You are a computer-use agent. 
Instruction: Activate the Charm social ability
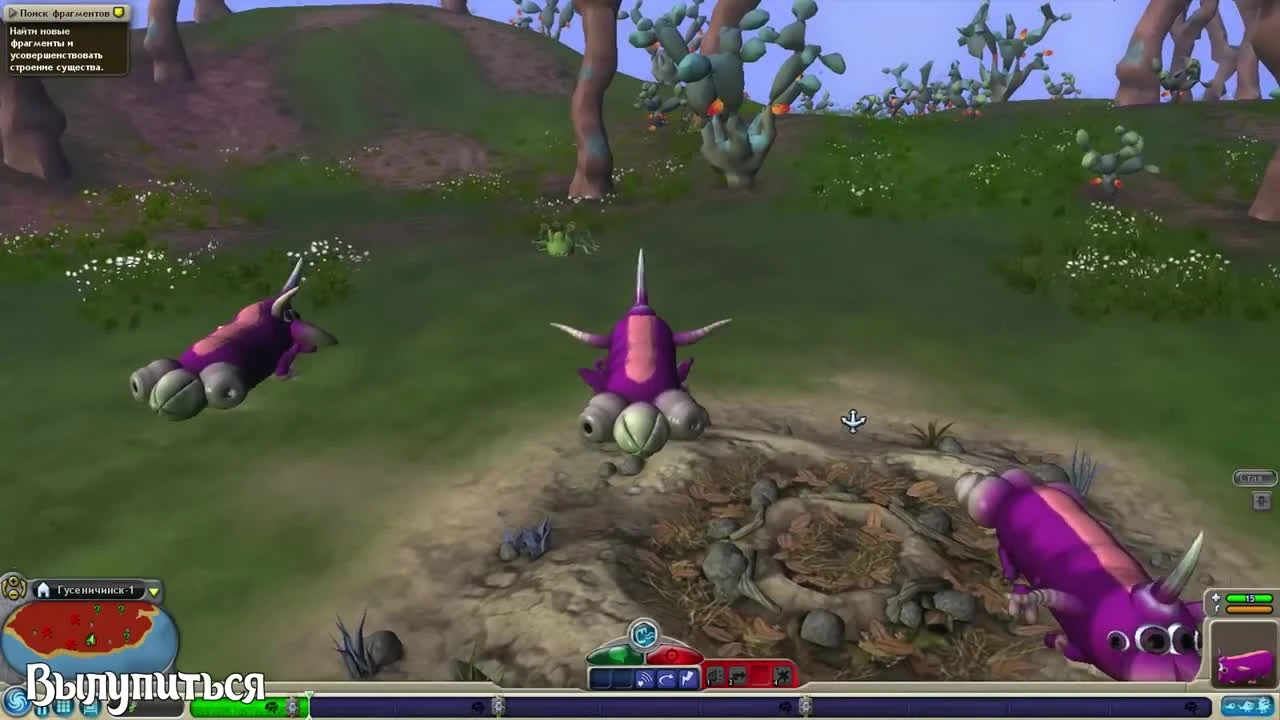coord(666,675)
